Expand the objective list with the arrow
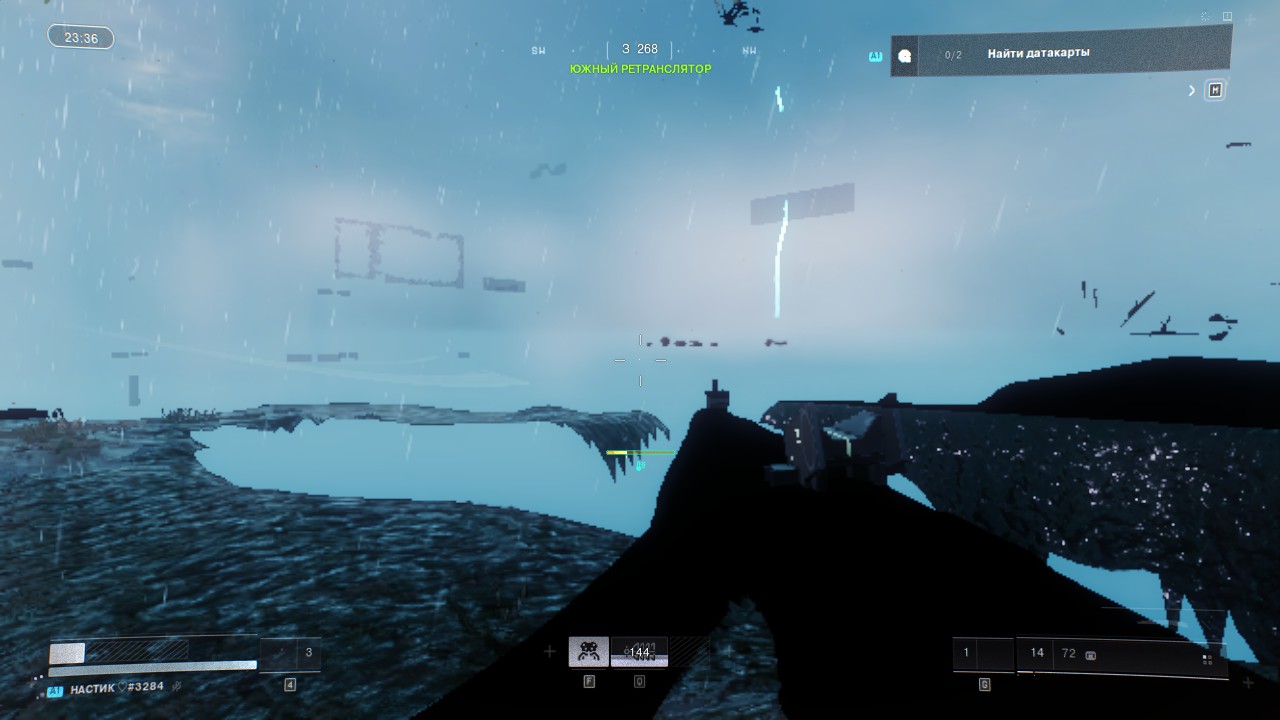Image resolution: width=1280 pixels, height=720 pixels. tap(1192, 91)
